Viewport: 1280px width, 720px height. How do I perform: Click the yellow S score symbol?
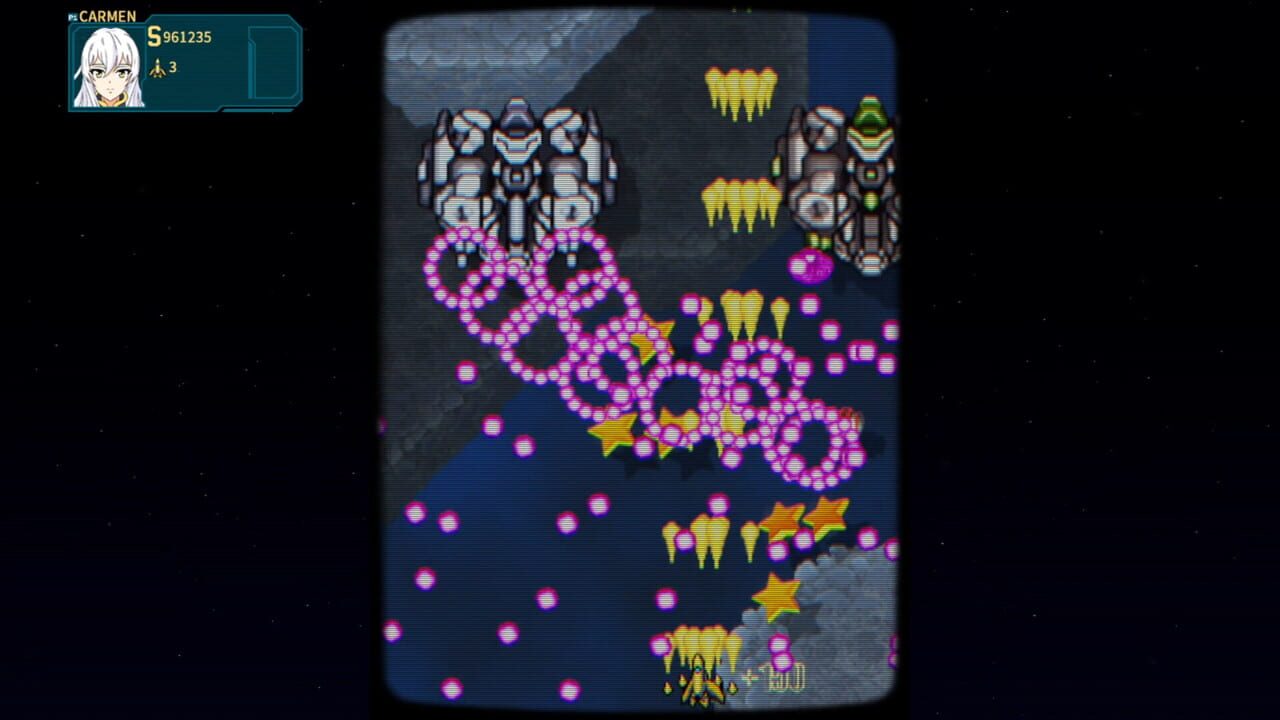point(153,36)
